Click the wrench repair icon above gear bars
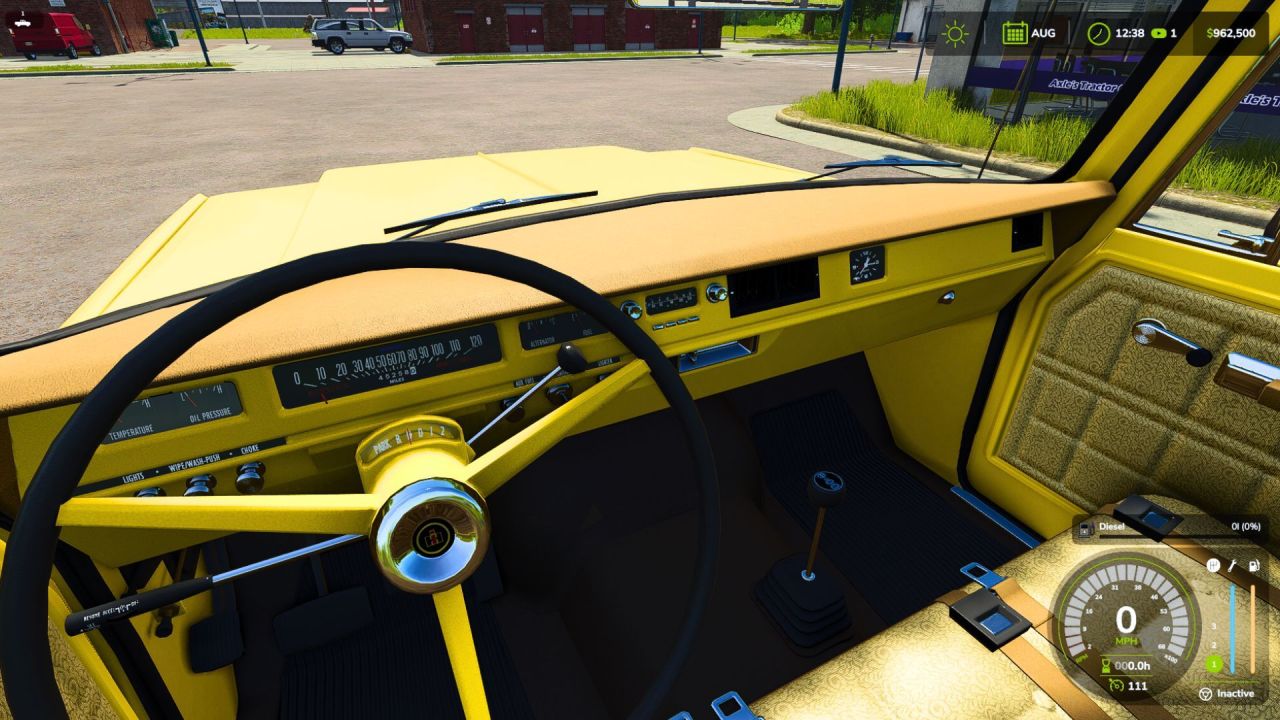 (x=1233, y=566)
